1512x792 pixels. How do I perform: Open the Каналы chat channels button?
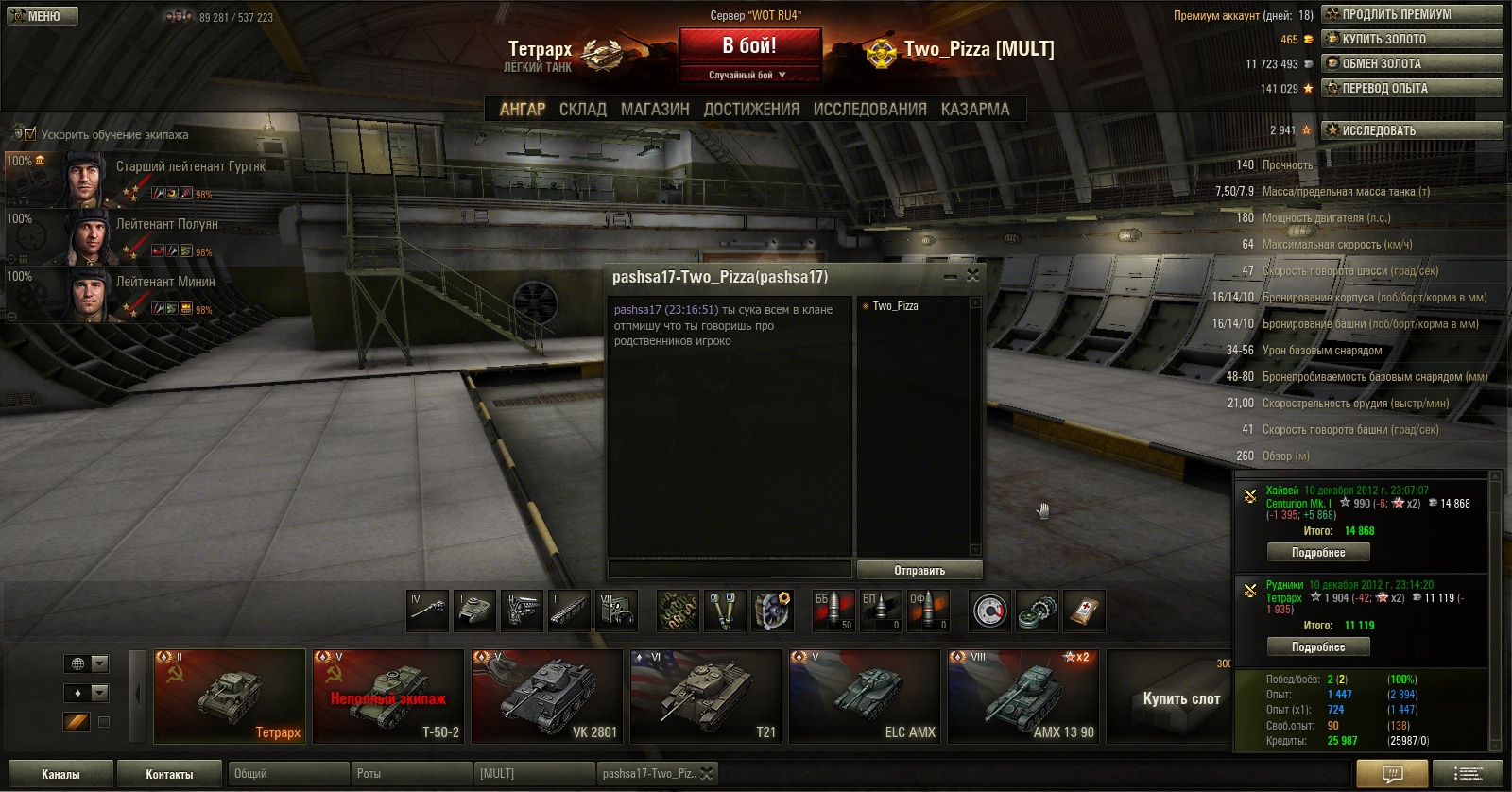tap(60, 774)
